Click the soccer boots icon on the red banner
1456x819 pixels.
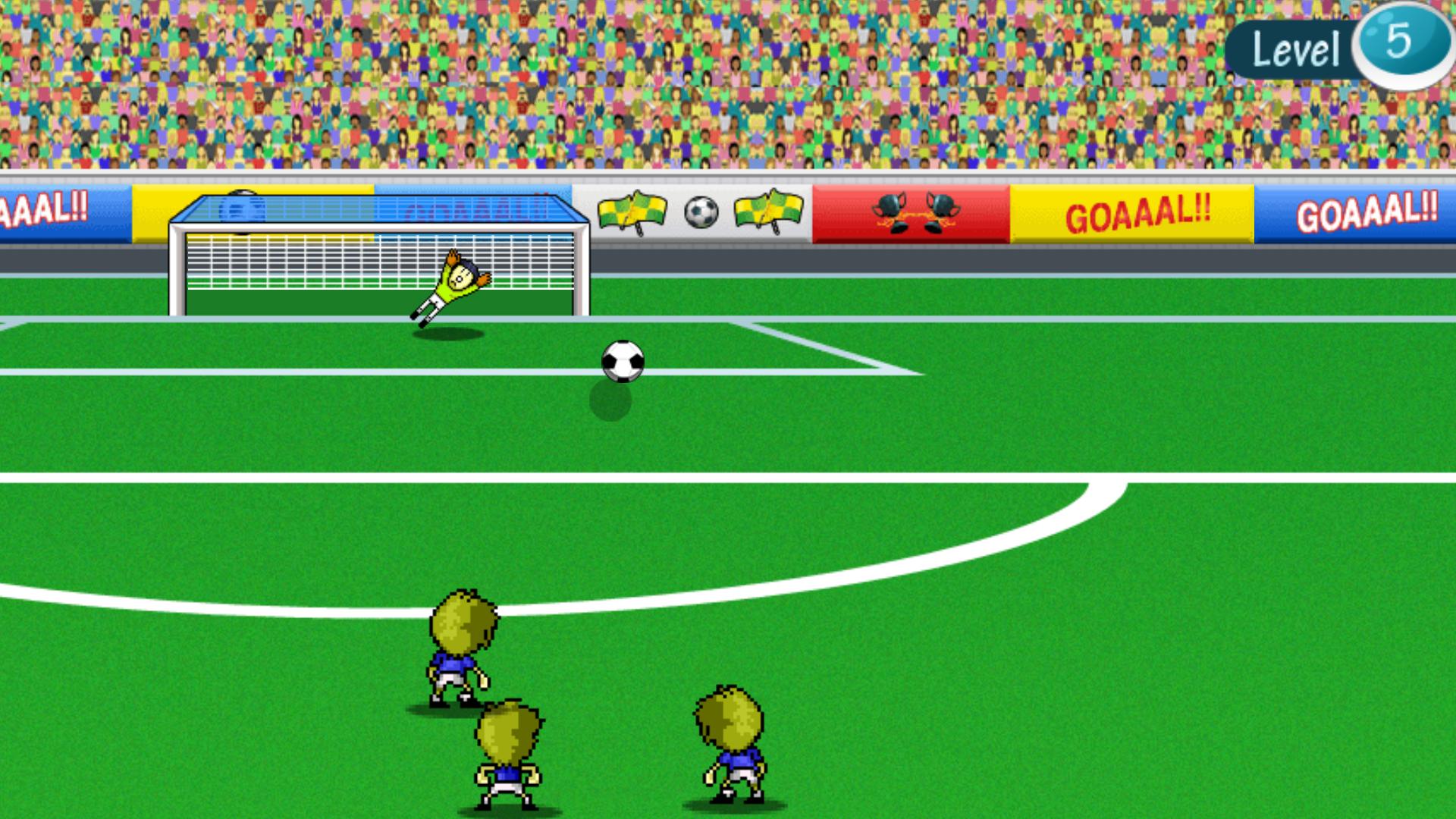click(915, 213)
